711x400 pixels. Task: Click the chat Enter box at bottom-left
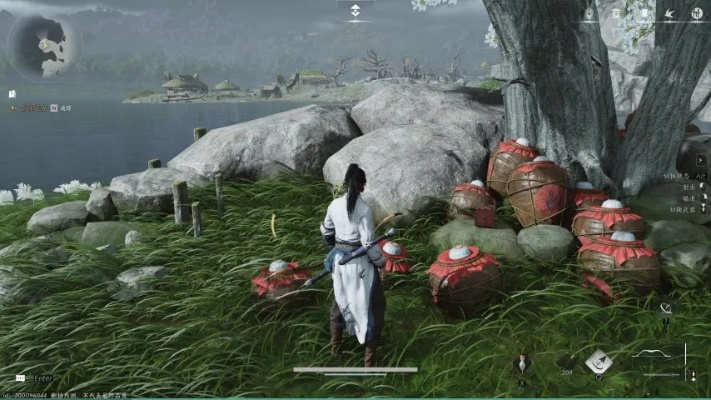(40, 379)
